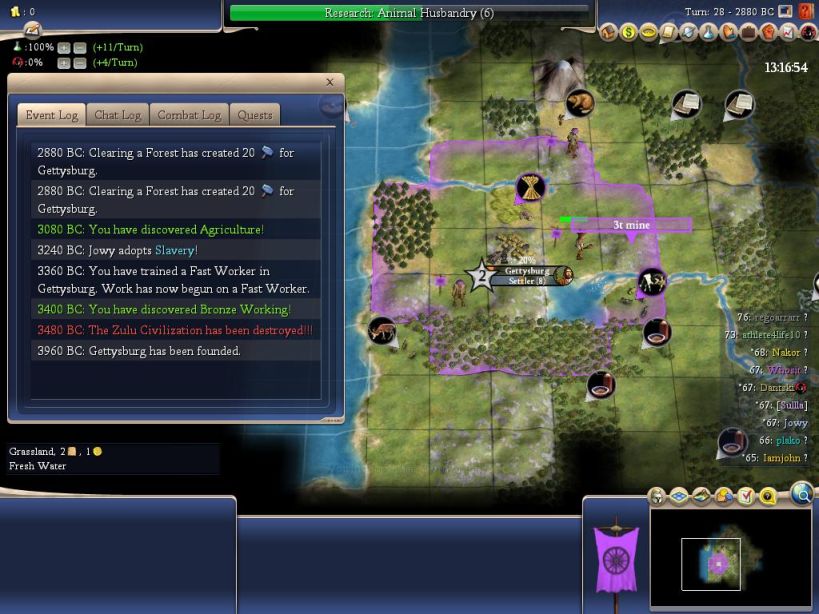The width and height of the screenshot is (819, 614).
Task: Toggle globe view with magnifier globe icon
Action: (802, 492)
